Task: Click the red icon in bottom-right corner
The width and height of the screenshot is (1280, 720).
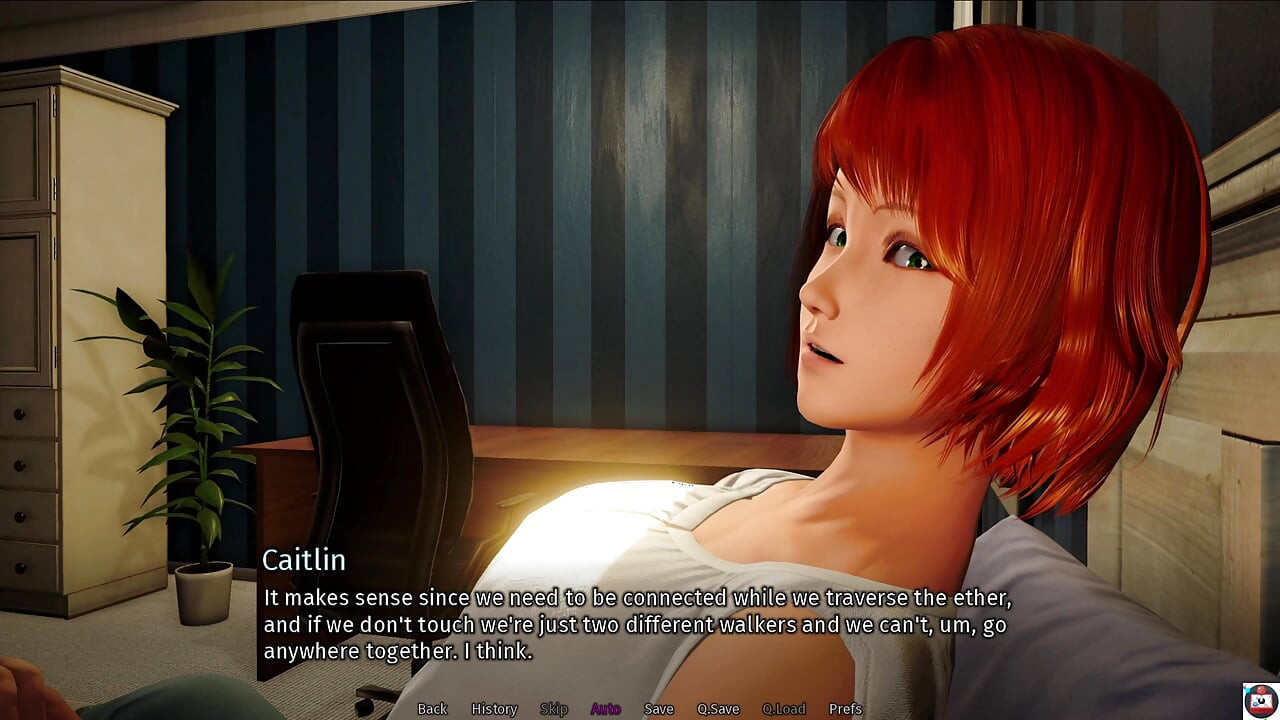Action: pyautogui.click(x=1260, y=701)
